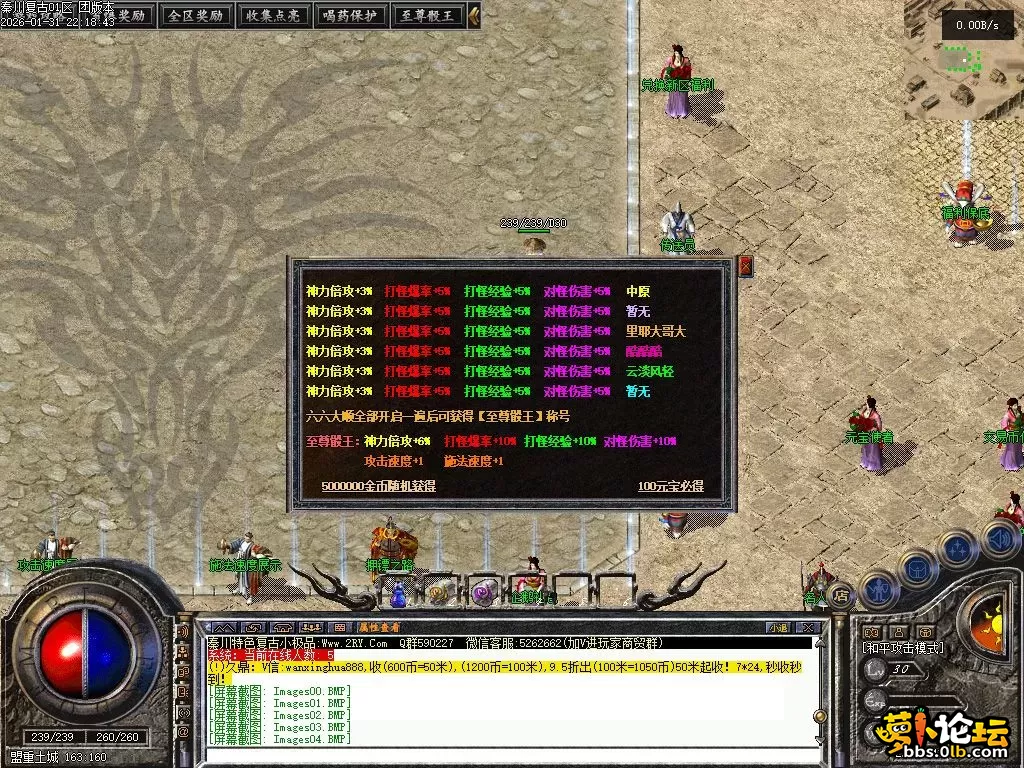The height and width of the screenshot is (768, 1024).
Task: Use the purple spiral scroll belt item
Action: pos(482,592)
